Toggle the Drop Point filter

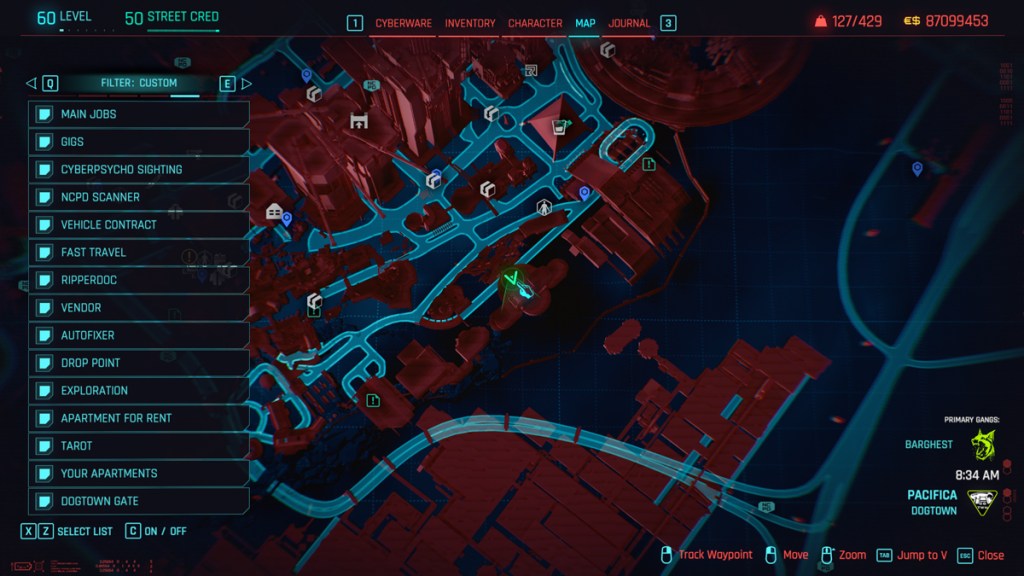coord(139,363)
